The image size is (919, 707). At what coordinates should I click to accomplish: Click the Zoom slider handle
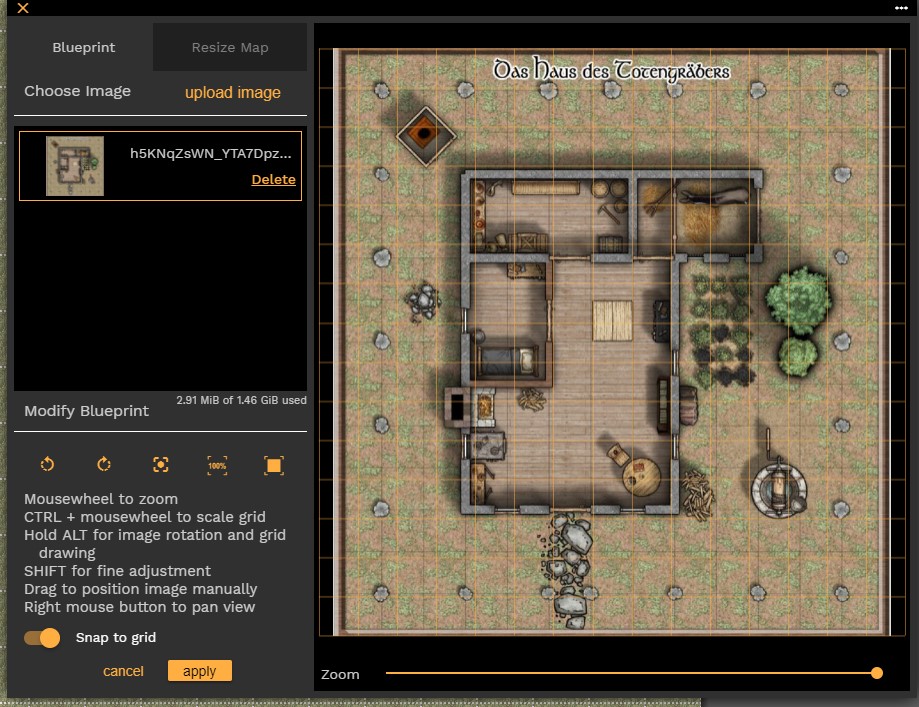click(877, 673)
